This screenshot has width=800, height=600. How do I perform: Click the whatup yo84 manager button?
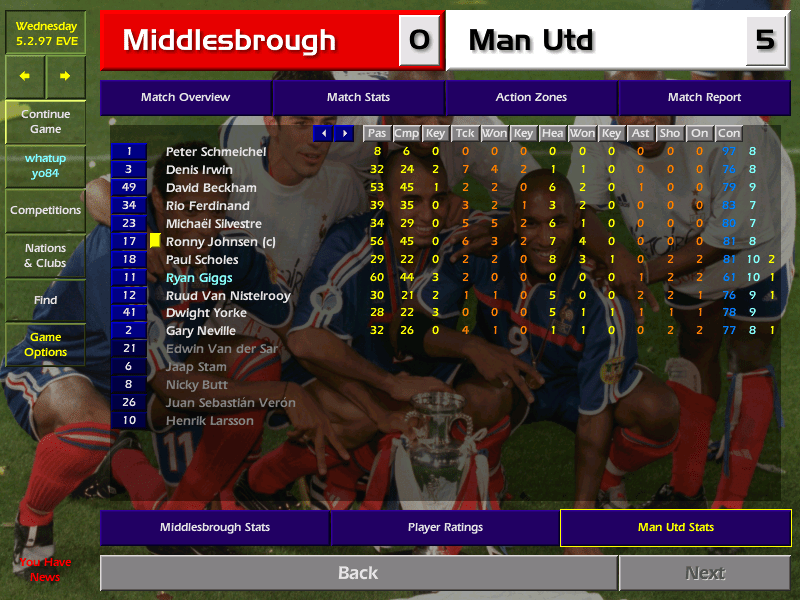click(45, 166)
